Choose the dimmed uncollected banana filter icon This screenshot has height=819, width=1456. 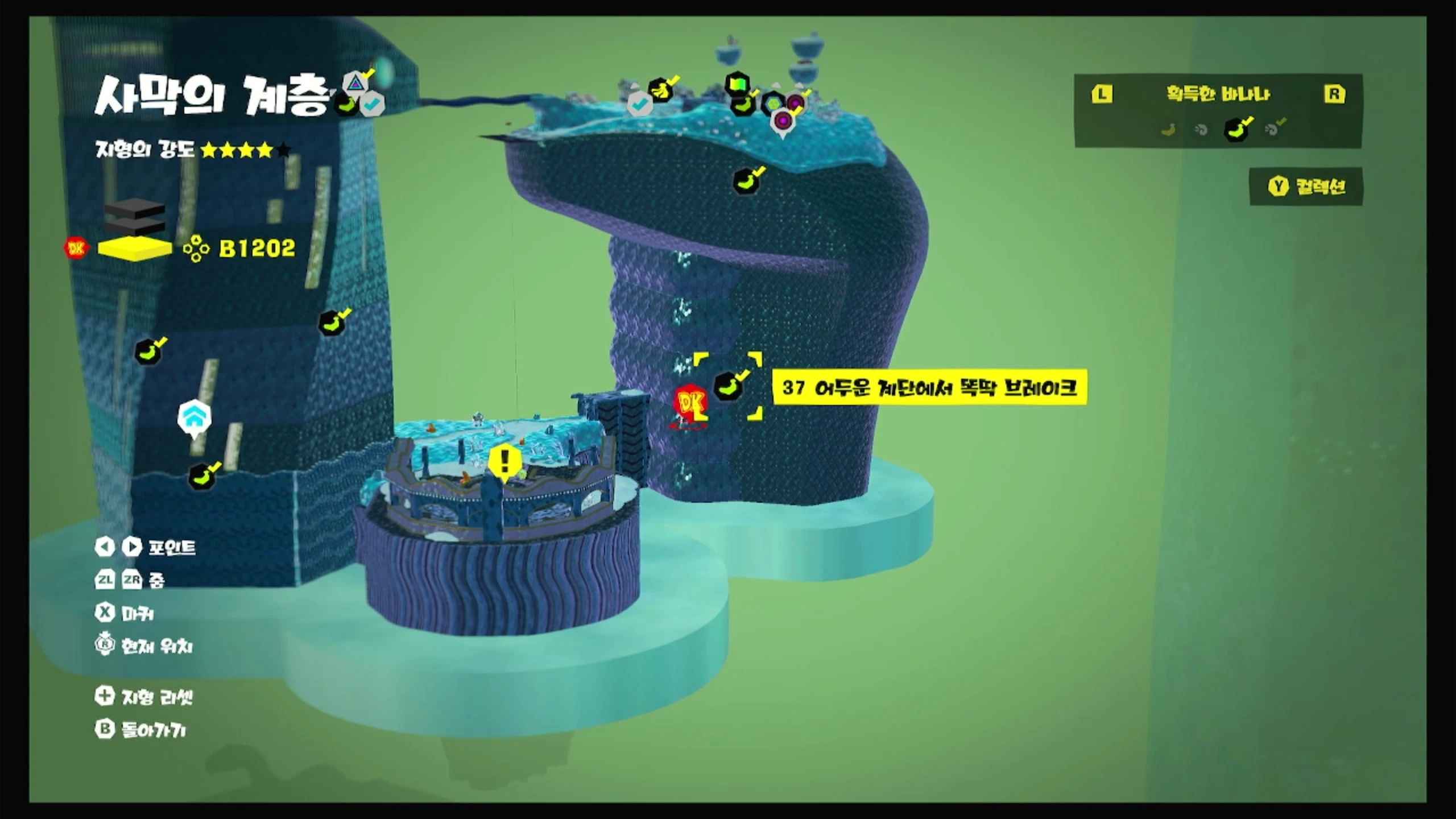[1168, 130]
